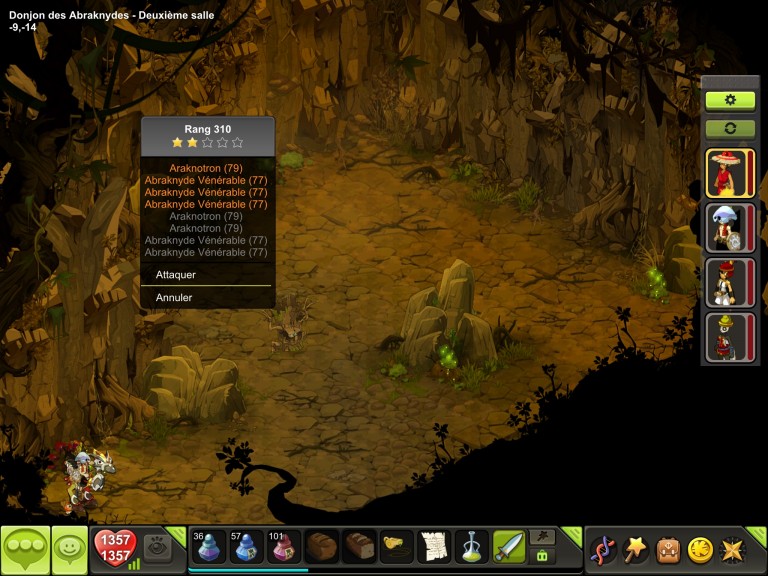The height and width of the screenshot is (576, 768).
Task: Activate the green sword weapon slot
Action: coord(508,548)
